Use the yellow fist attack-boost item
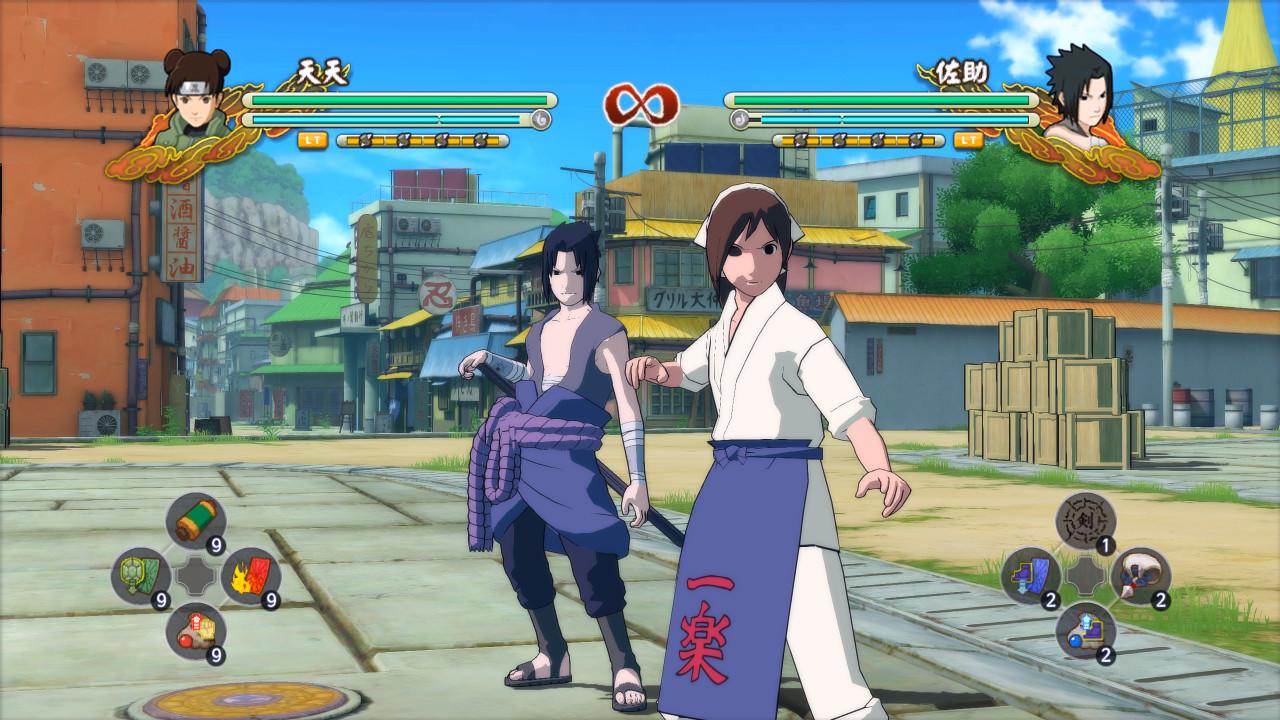The image size is (1280, 720). [x=195, y=632]
